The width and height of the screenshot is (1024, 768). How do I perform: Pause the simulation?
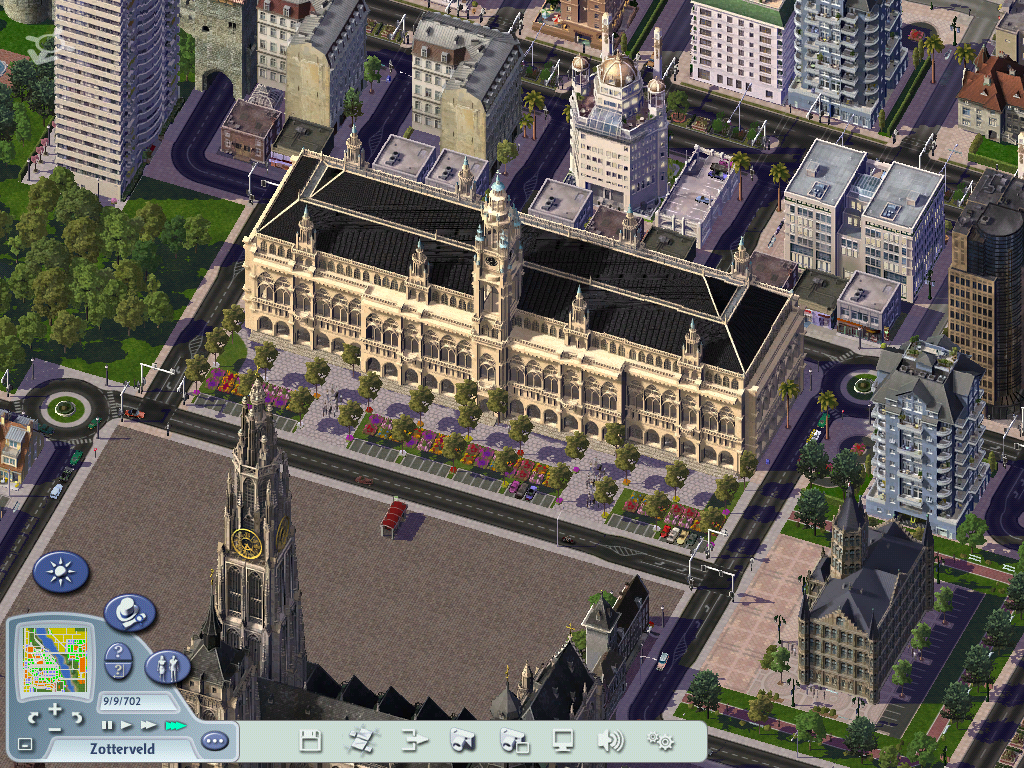tap(107, 725)
